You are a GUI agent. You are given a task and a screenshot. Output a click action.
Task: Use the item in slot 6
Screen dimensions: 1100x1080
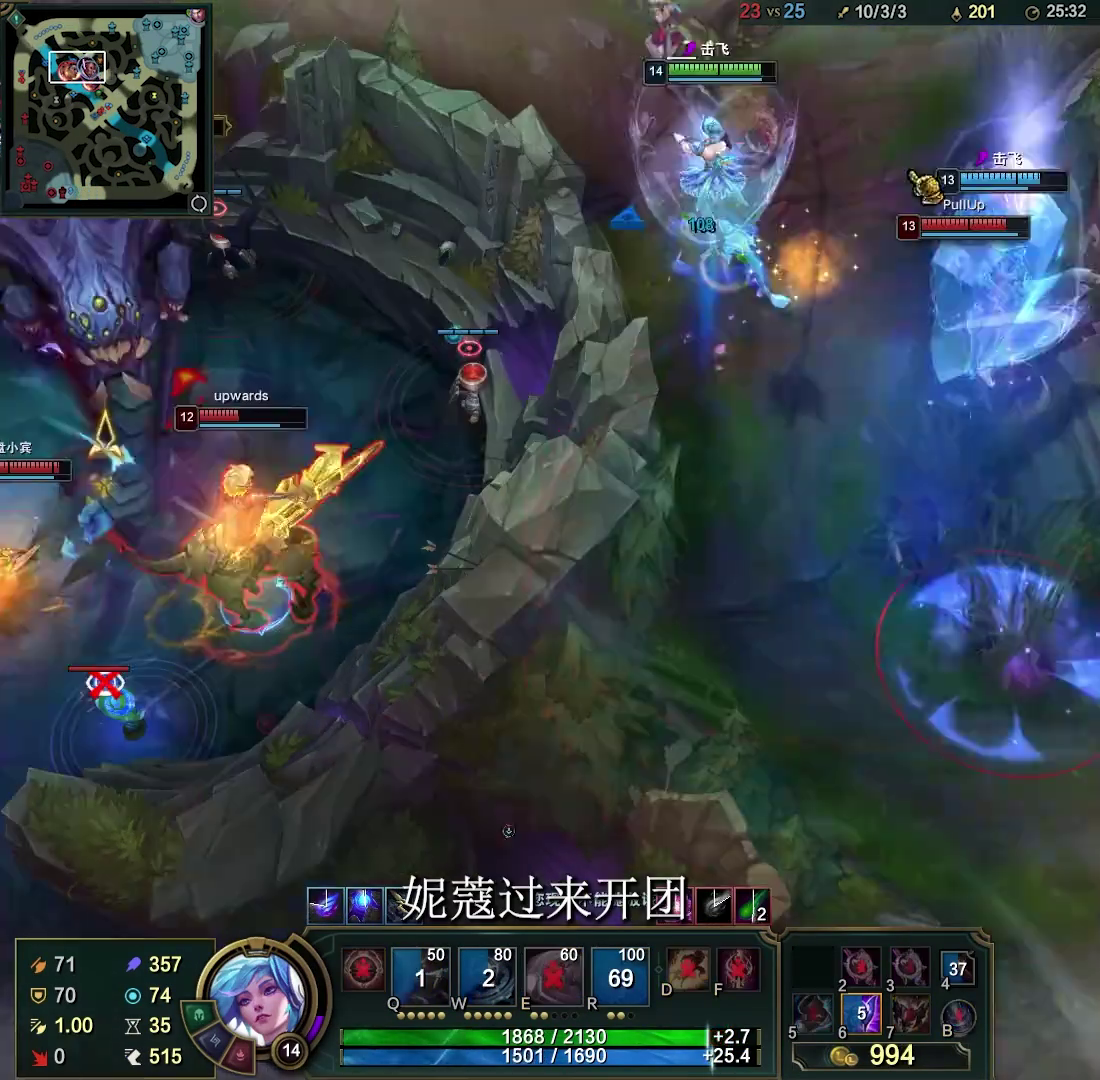pos(861,1012)
